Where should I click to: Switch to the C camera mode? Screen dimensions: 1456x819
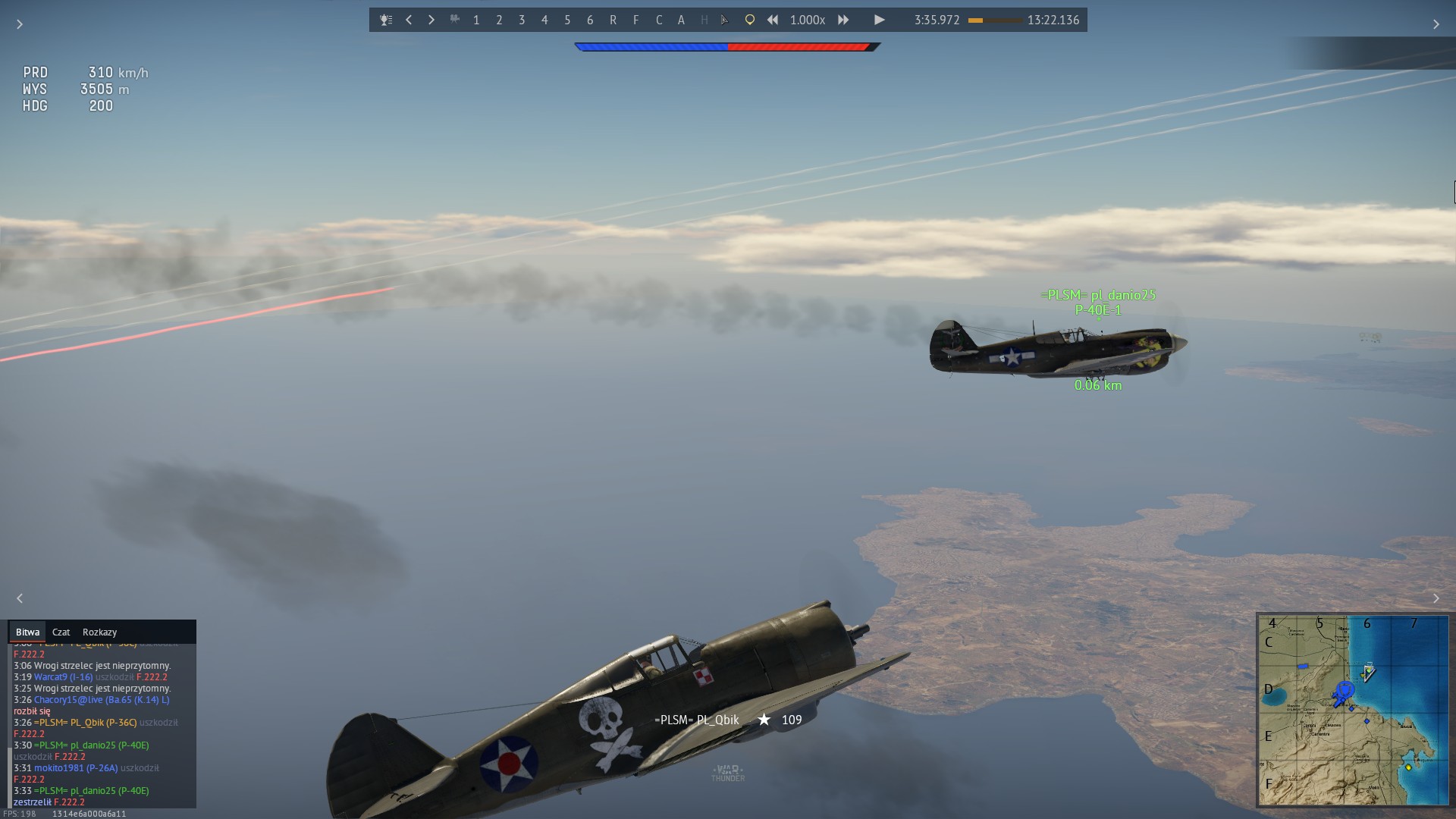658,20
